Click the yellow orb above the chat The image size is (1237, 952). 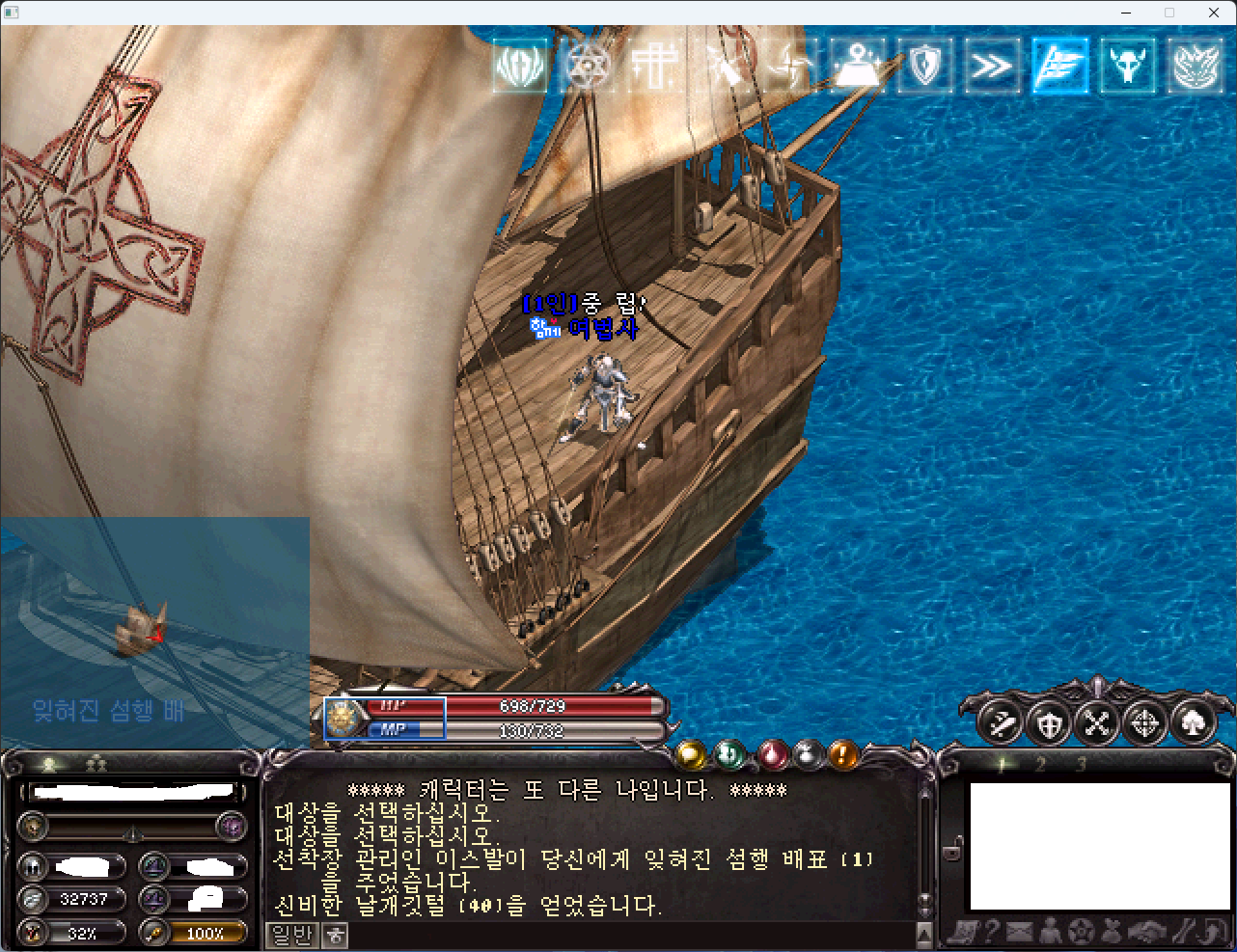[x=690, y=754]
